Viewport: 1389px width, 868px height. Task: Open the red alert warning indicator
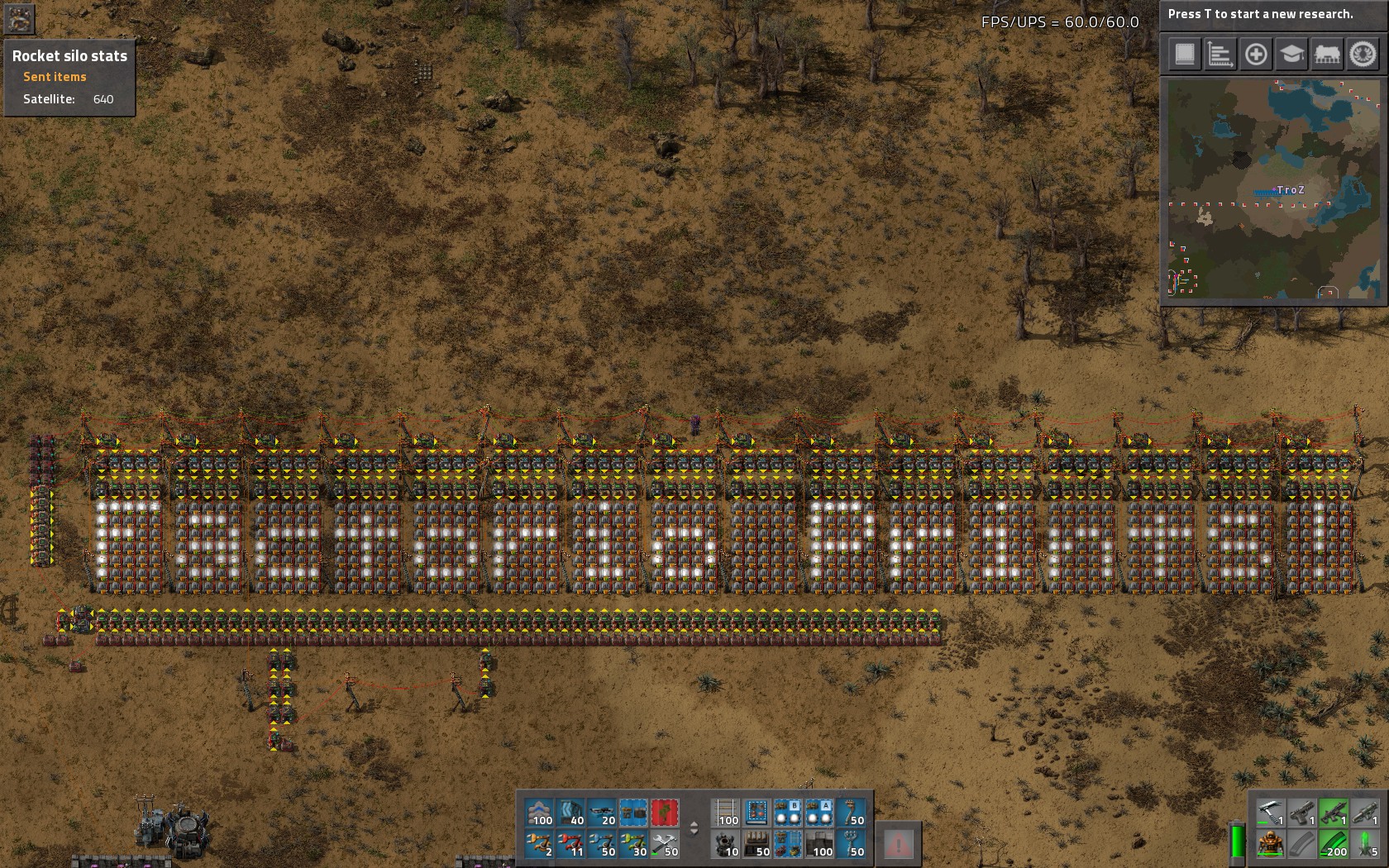click(x=899, y=844)
